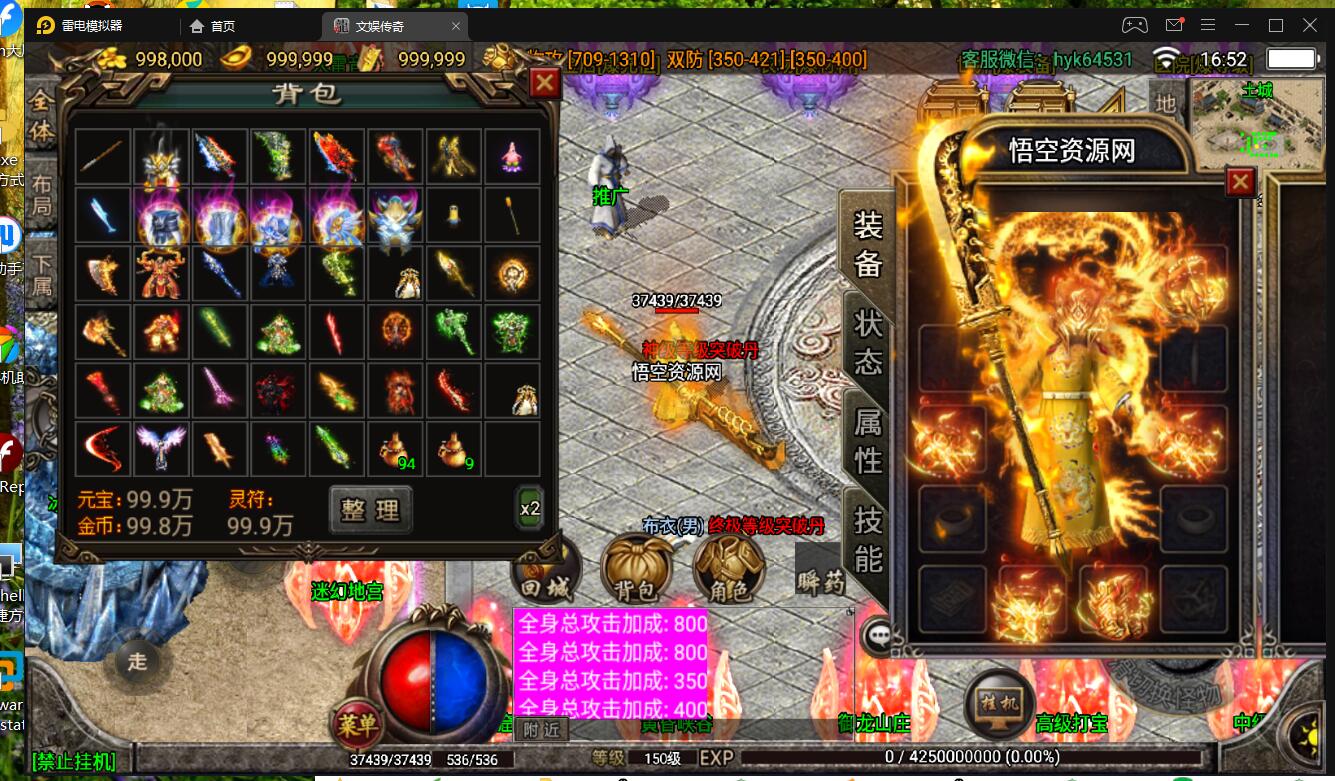The width and height of the screenshot is (1335, 781).
Task: Open the 属性 attributes tab
Action: point(867,440)
